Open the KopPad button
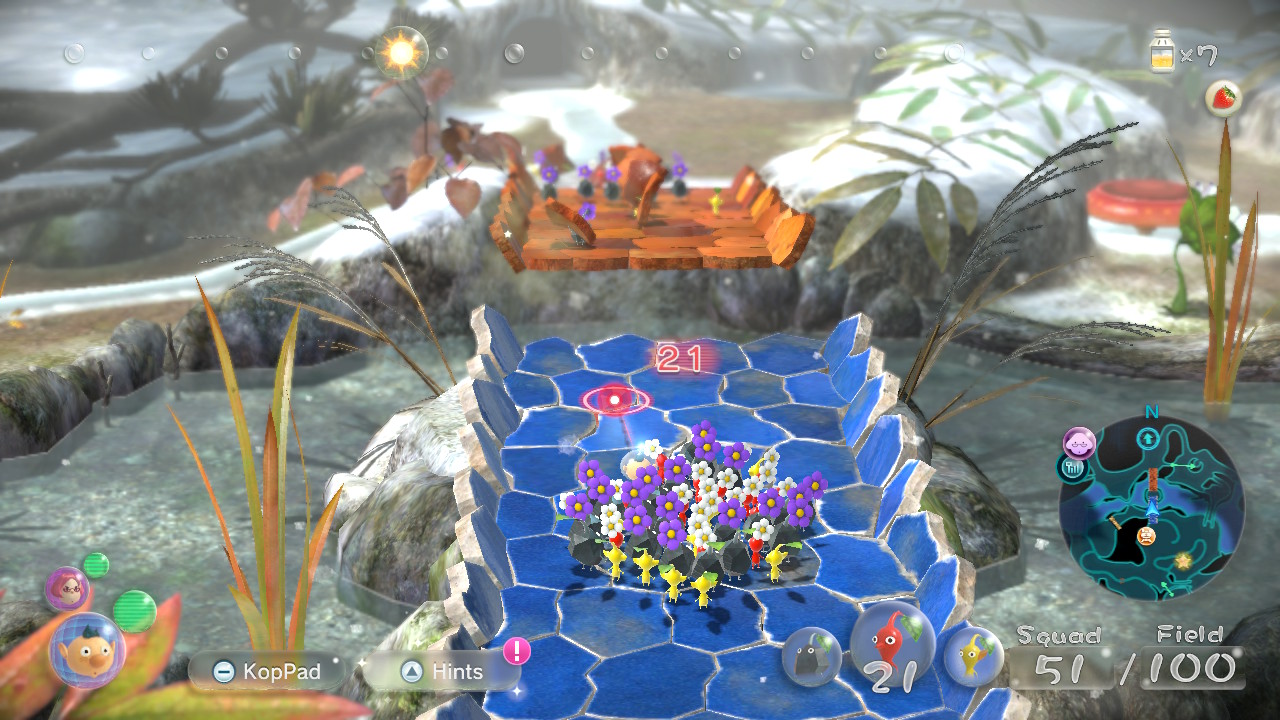 point(266,671)
